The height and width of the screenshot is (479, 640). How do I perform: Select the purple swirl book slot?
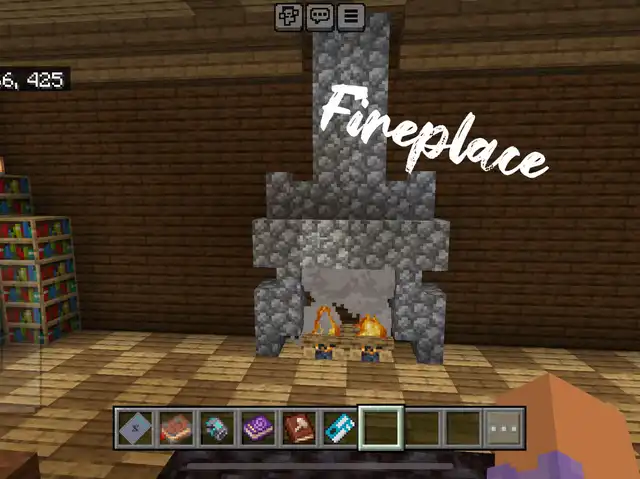point(258,428)
